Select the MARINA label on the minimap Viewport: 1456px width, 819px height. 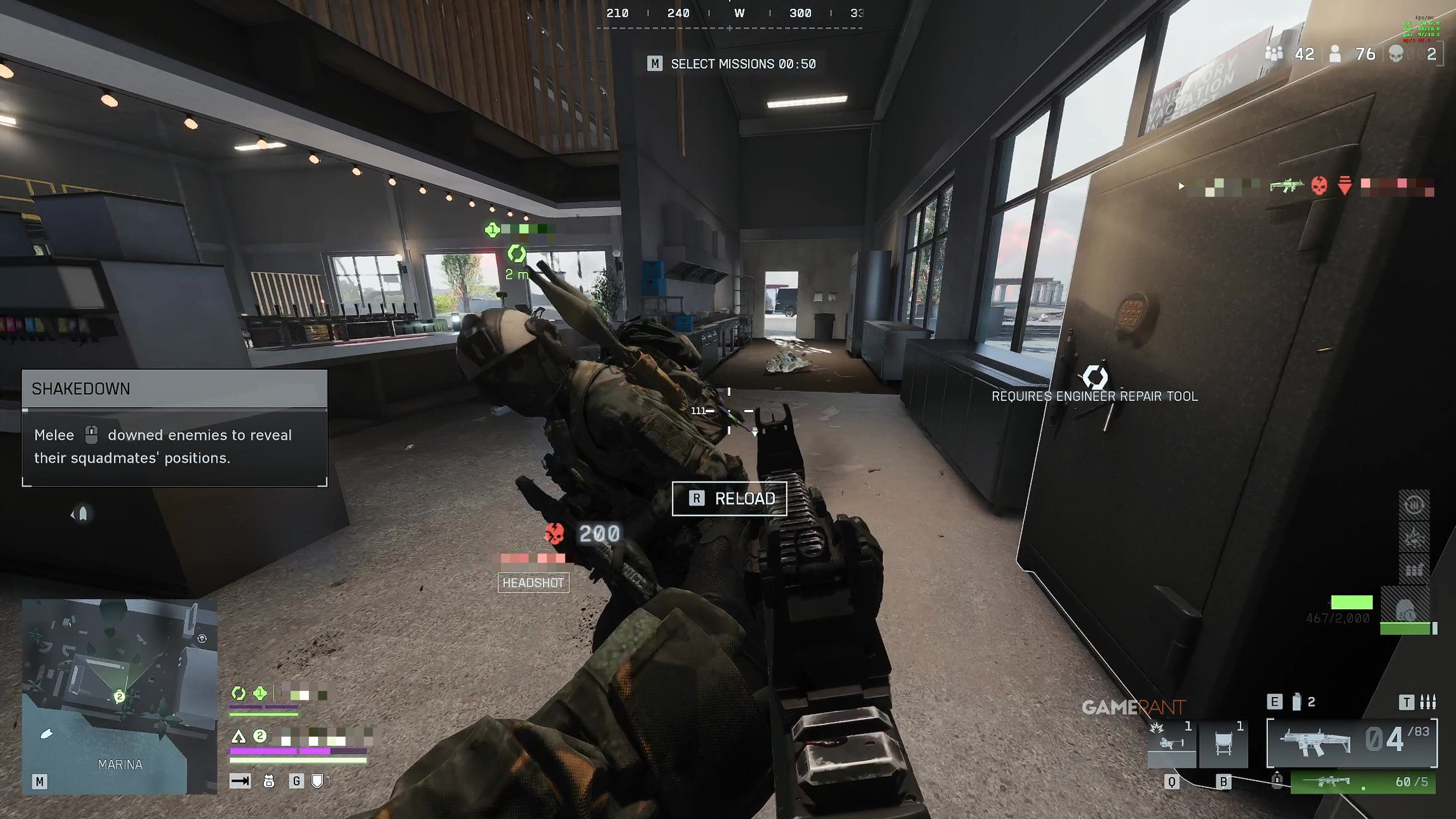120,764
